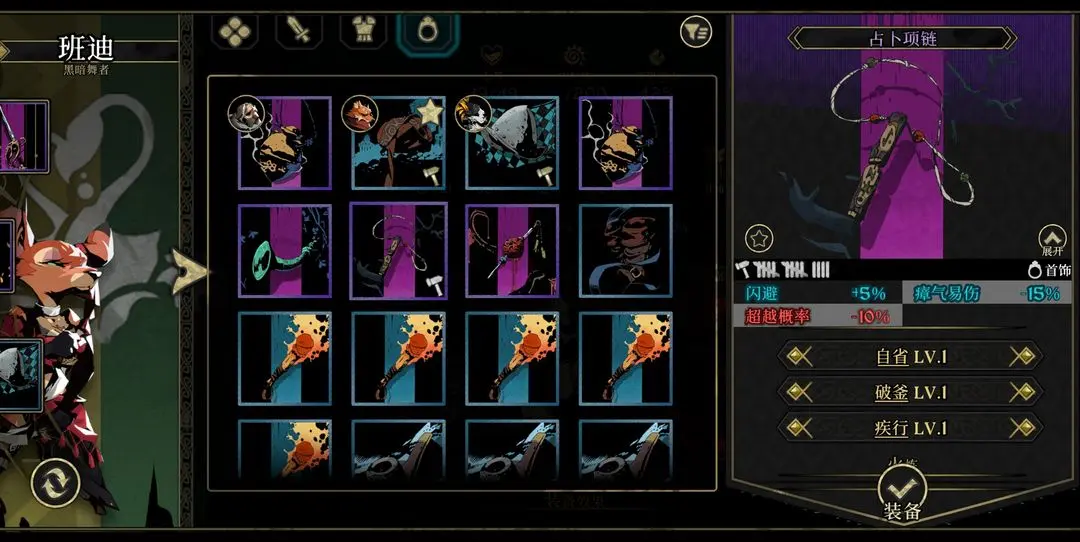1080x542 pixels.
Task: Open the chest armor tab
Action: [363, 31]
